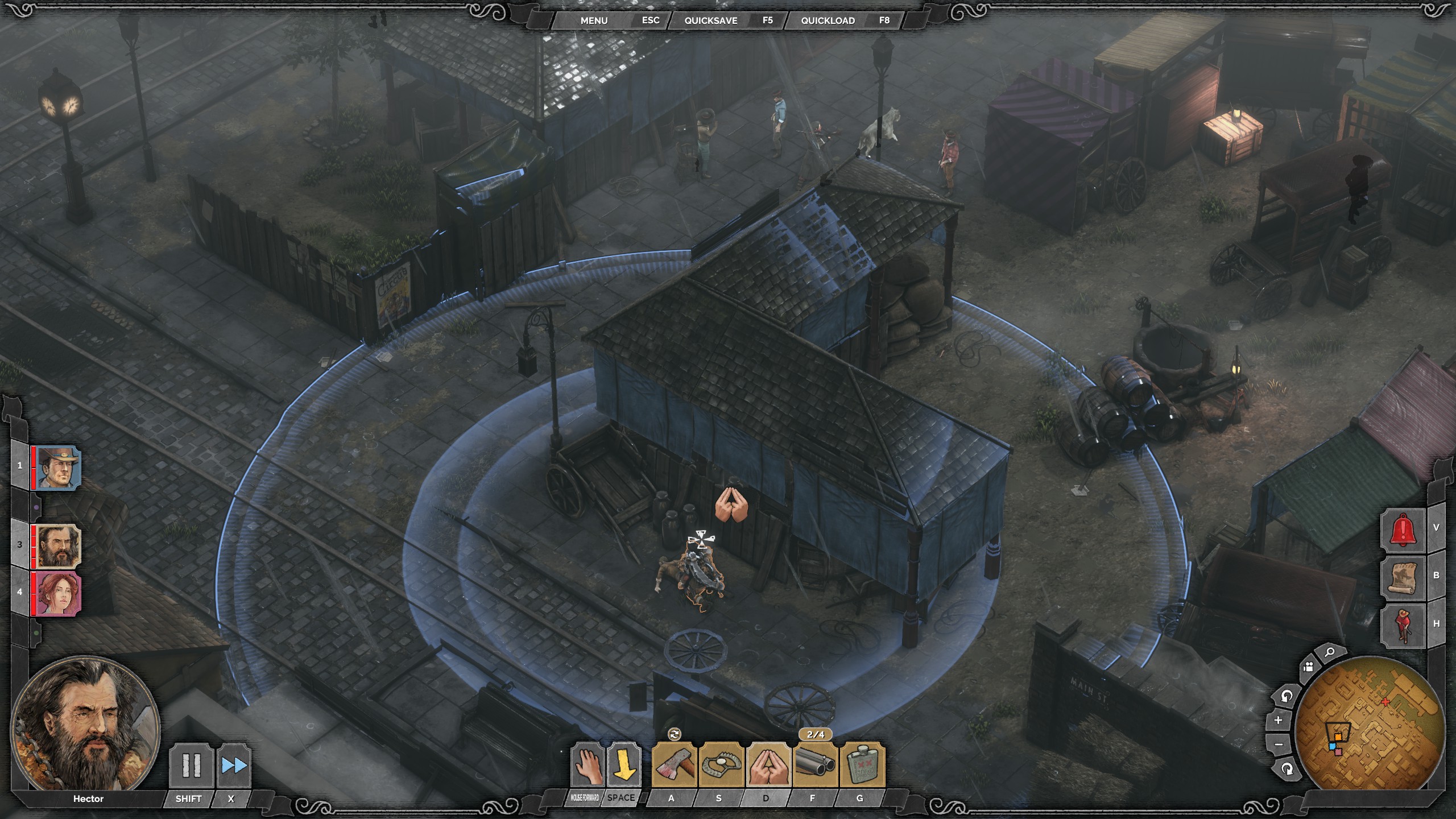Open the wanted poster scroll icon
The image size is (1456, 819).
tap(1403, 577)
